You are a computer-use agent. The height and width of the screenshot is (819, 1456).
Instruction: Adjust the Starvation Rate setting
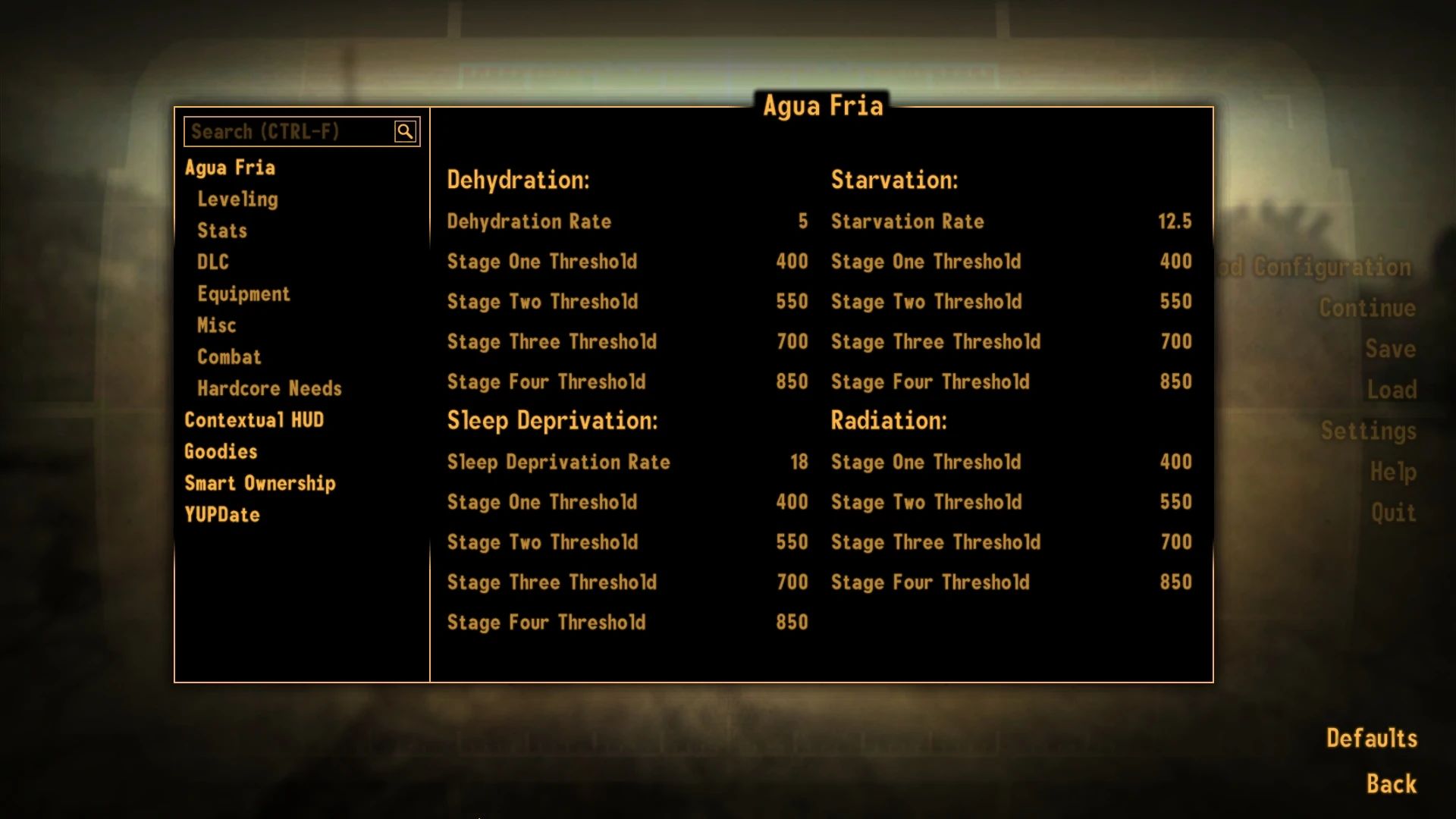(x=1176, y=221)
